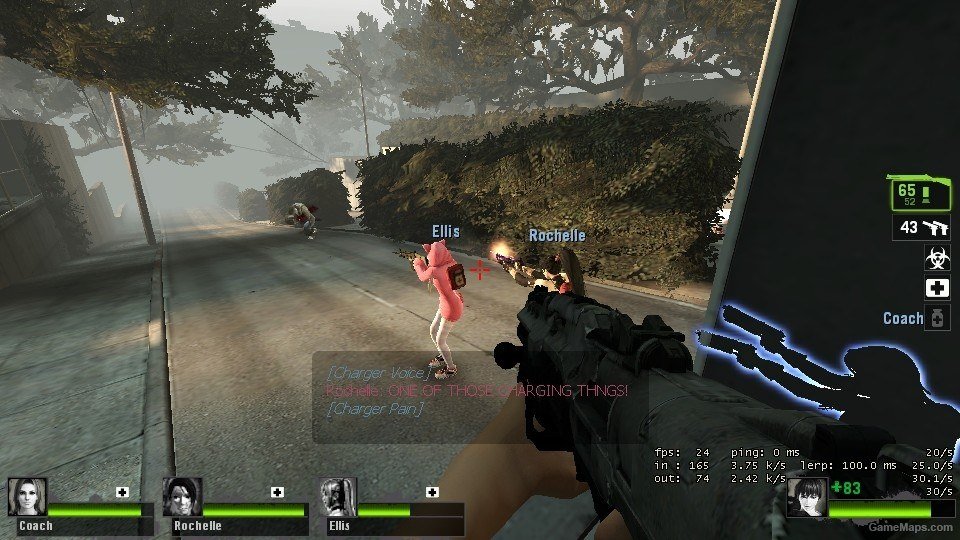Click the chat message box
Image resolution: width=960 pixels, height=540 pixels.
tap(480, 397)
